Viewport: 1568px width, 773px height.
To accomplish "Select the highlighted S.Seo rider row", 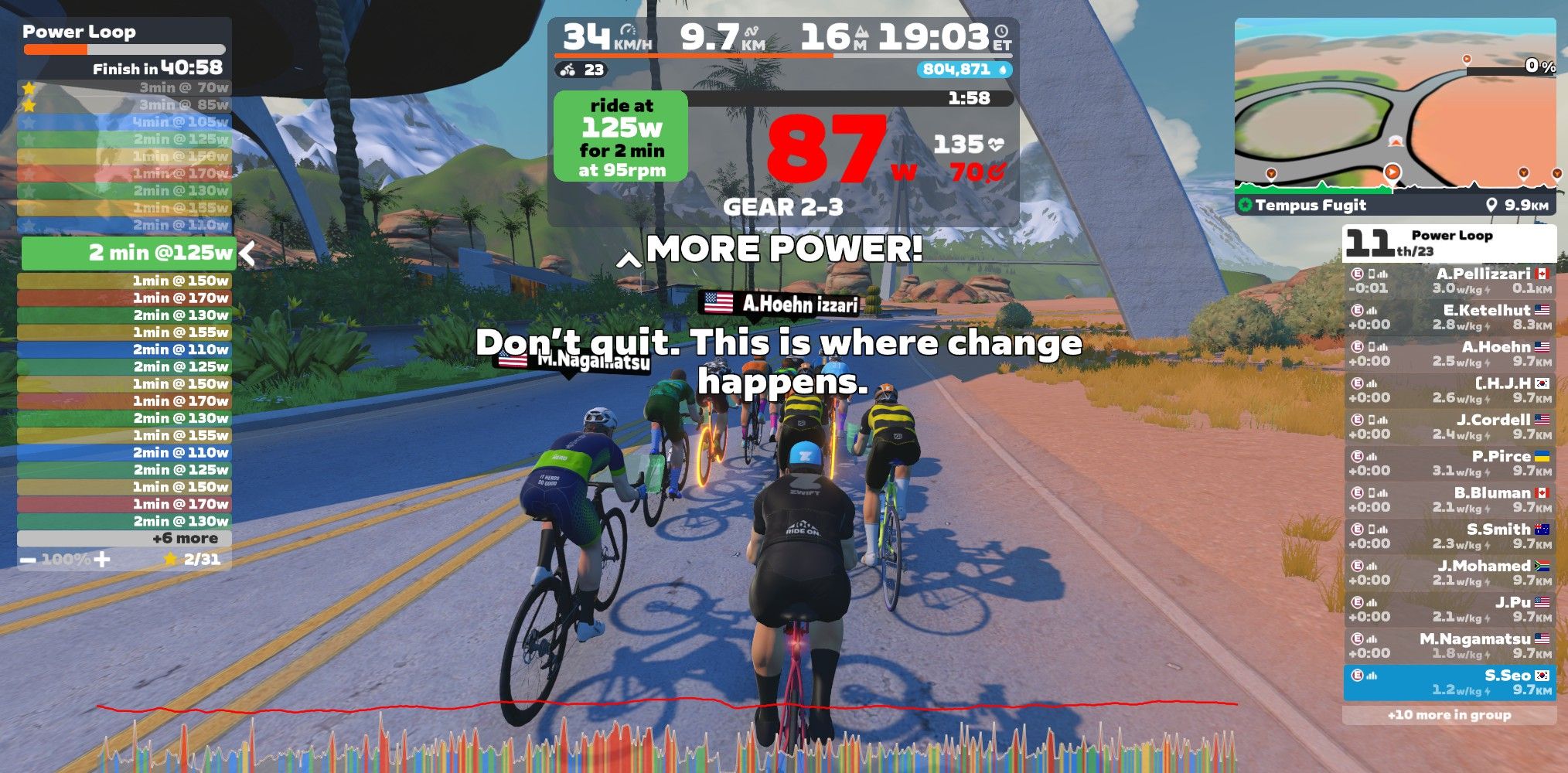I will 1449,683.
